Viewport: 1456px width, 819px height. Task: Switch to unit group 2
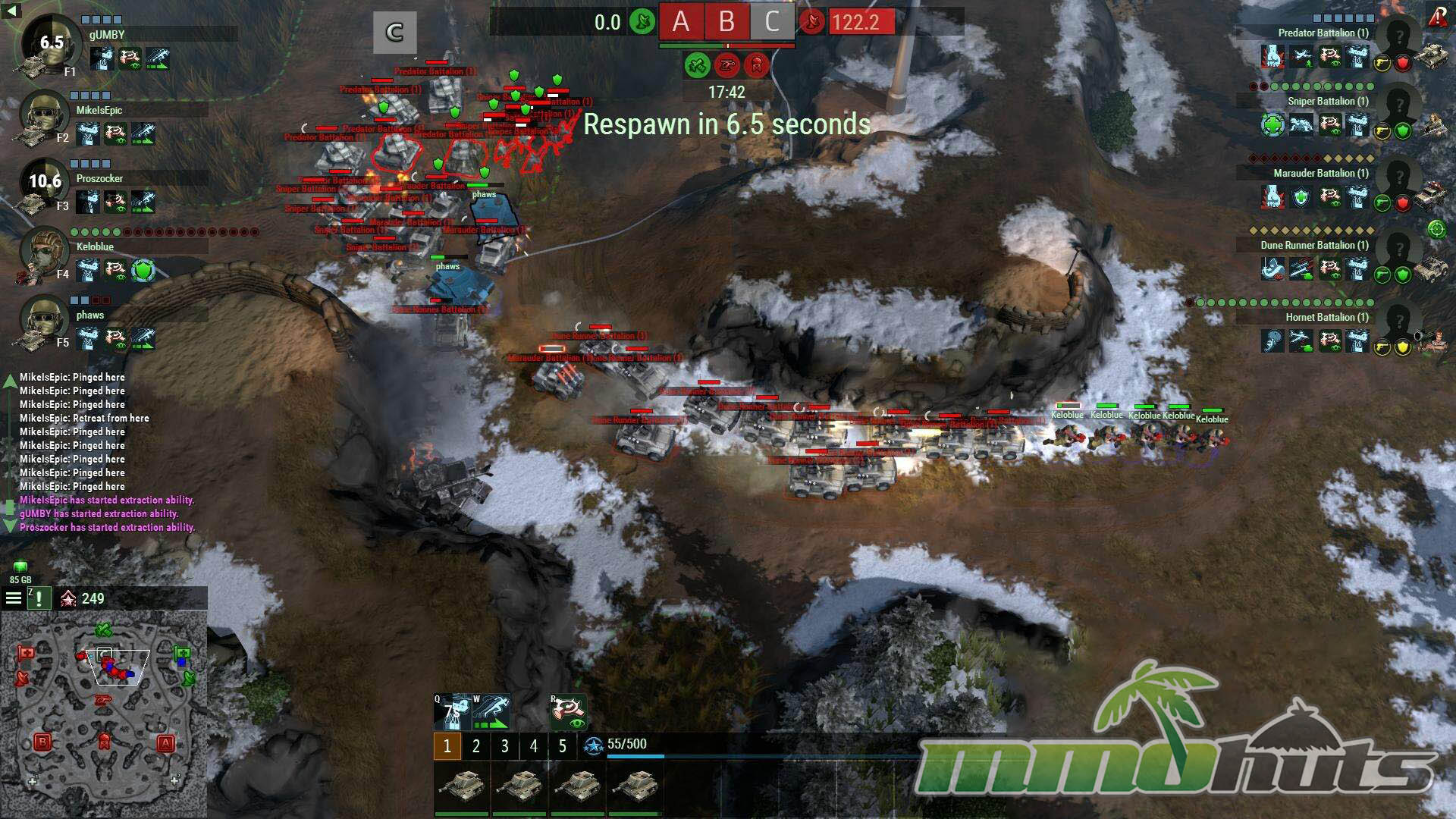[475, 746]
